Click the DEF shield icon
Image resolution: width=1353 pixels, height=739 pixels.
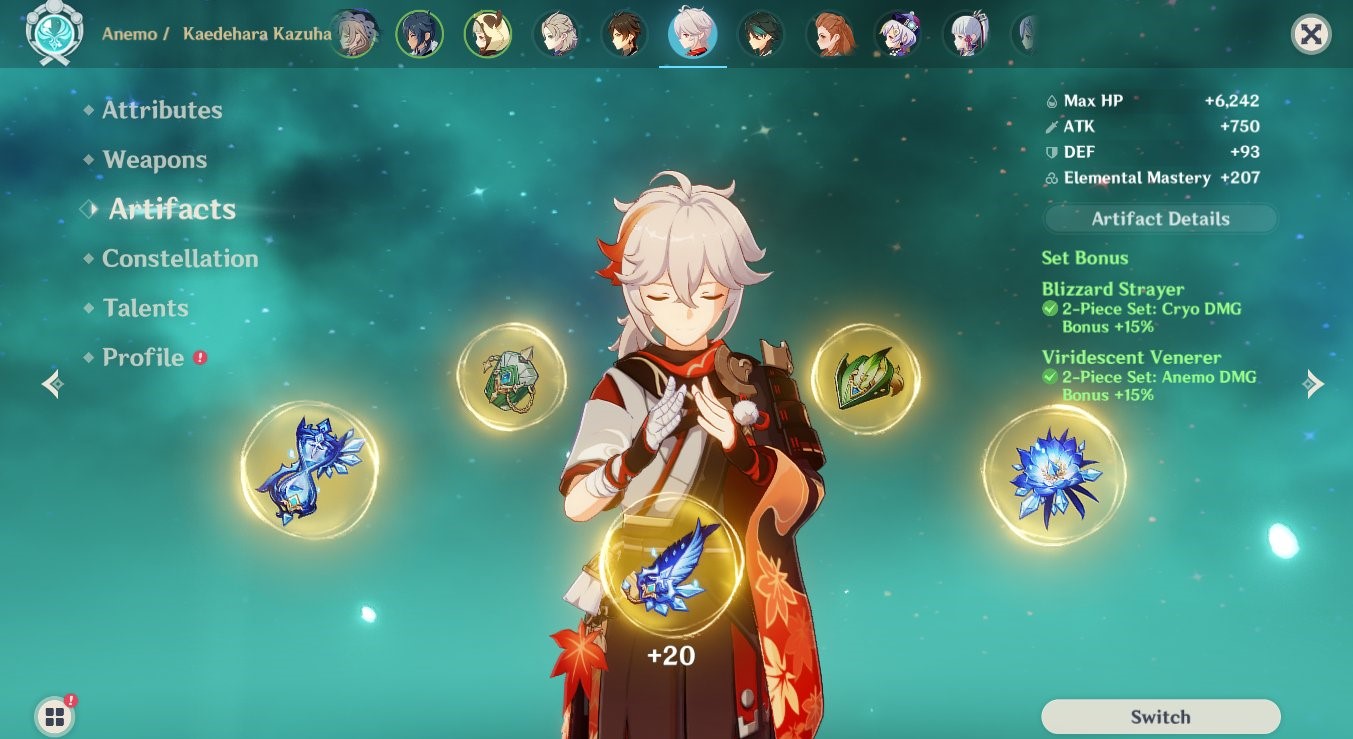click(x=1053, y=152)
